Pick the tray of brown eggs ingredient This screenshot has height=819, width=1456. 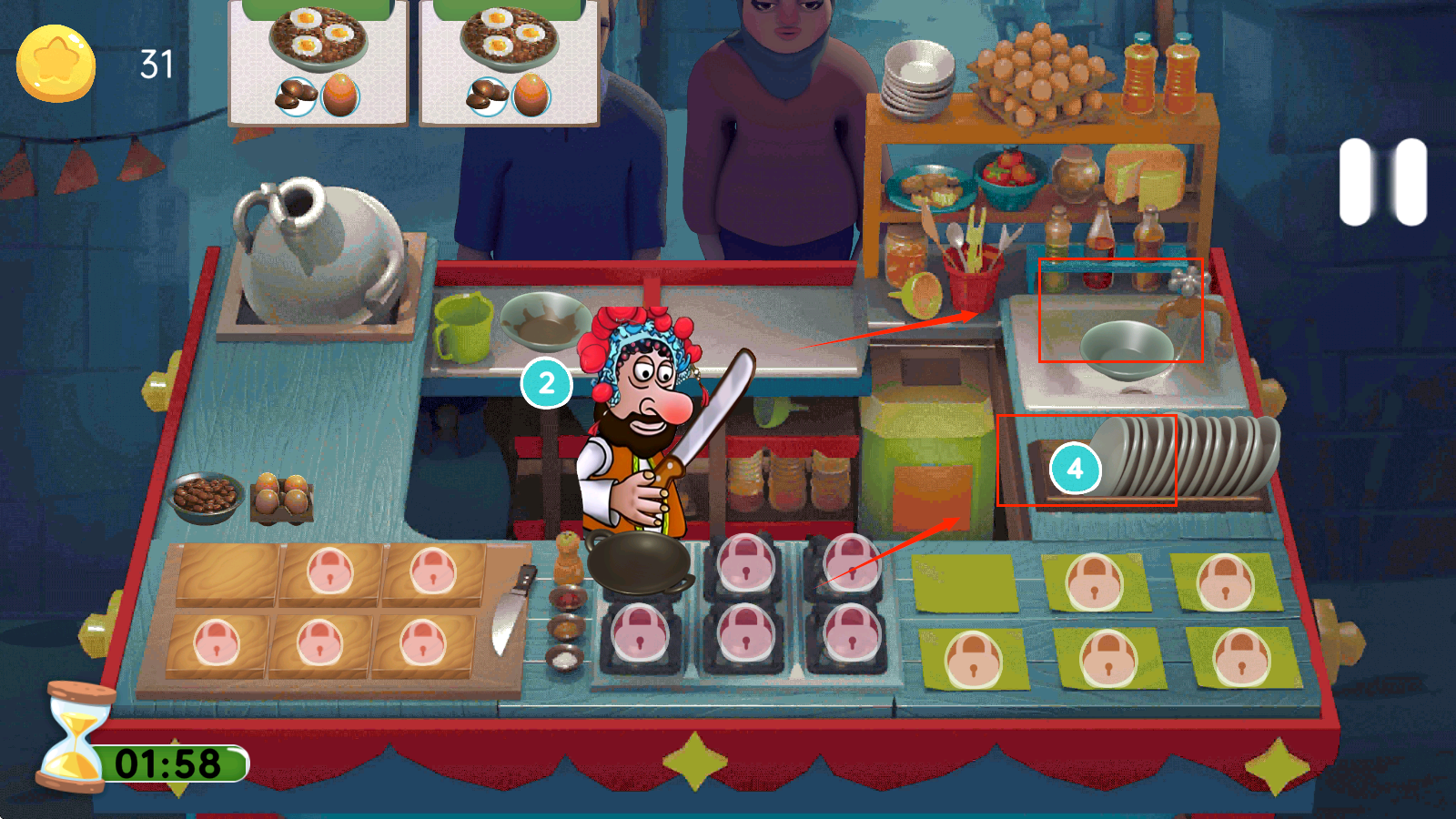[281, 497]
